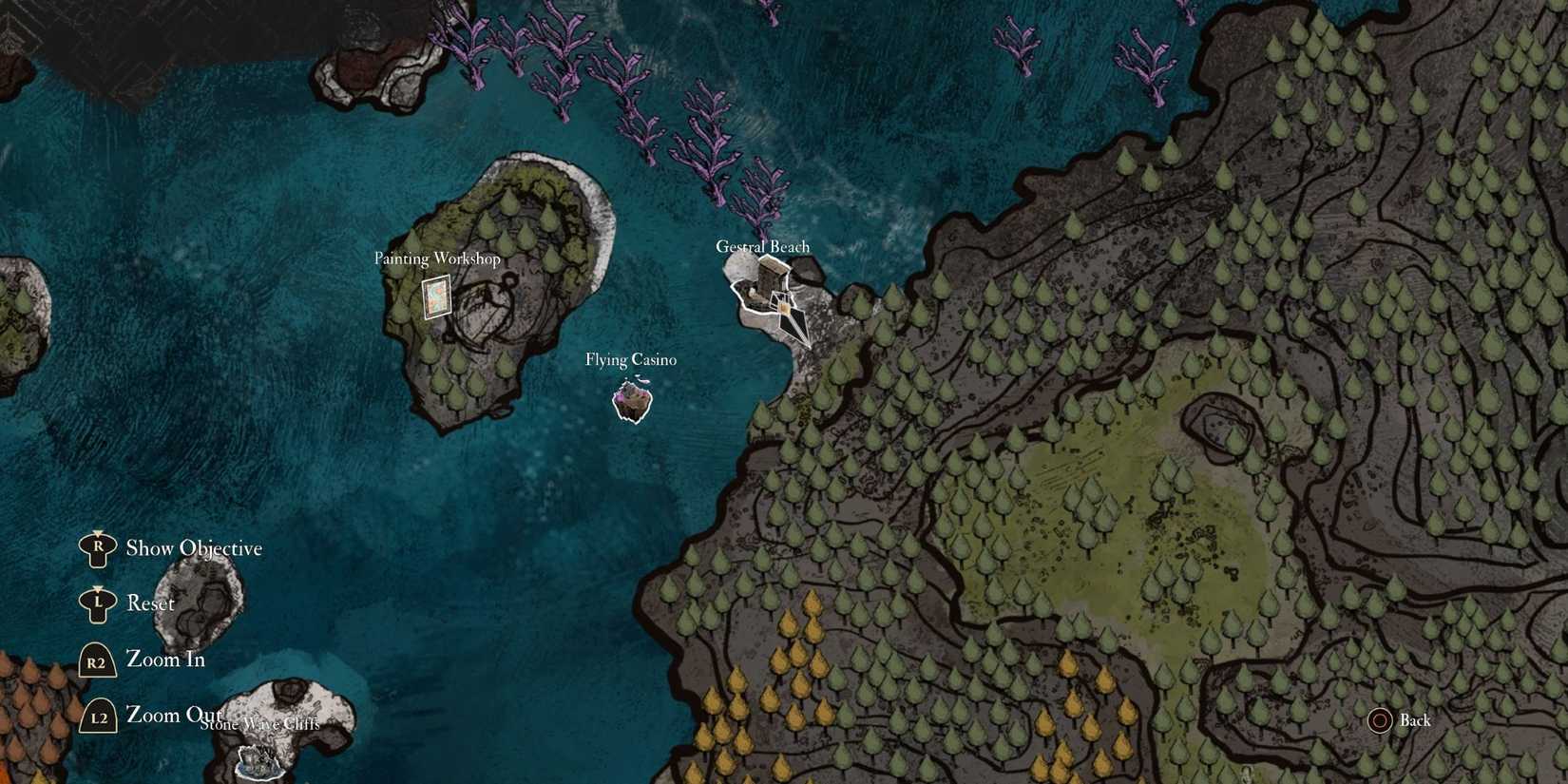Select the Flying Casino label text
This screenshot has height=784, width=1568.
(631, 360)
